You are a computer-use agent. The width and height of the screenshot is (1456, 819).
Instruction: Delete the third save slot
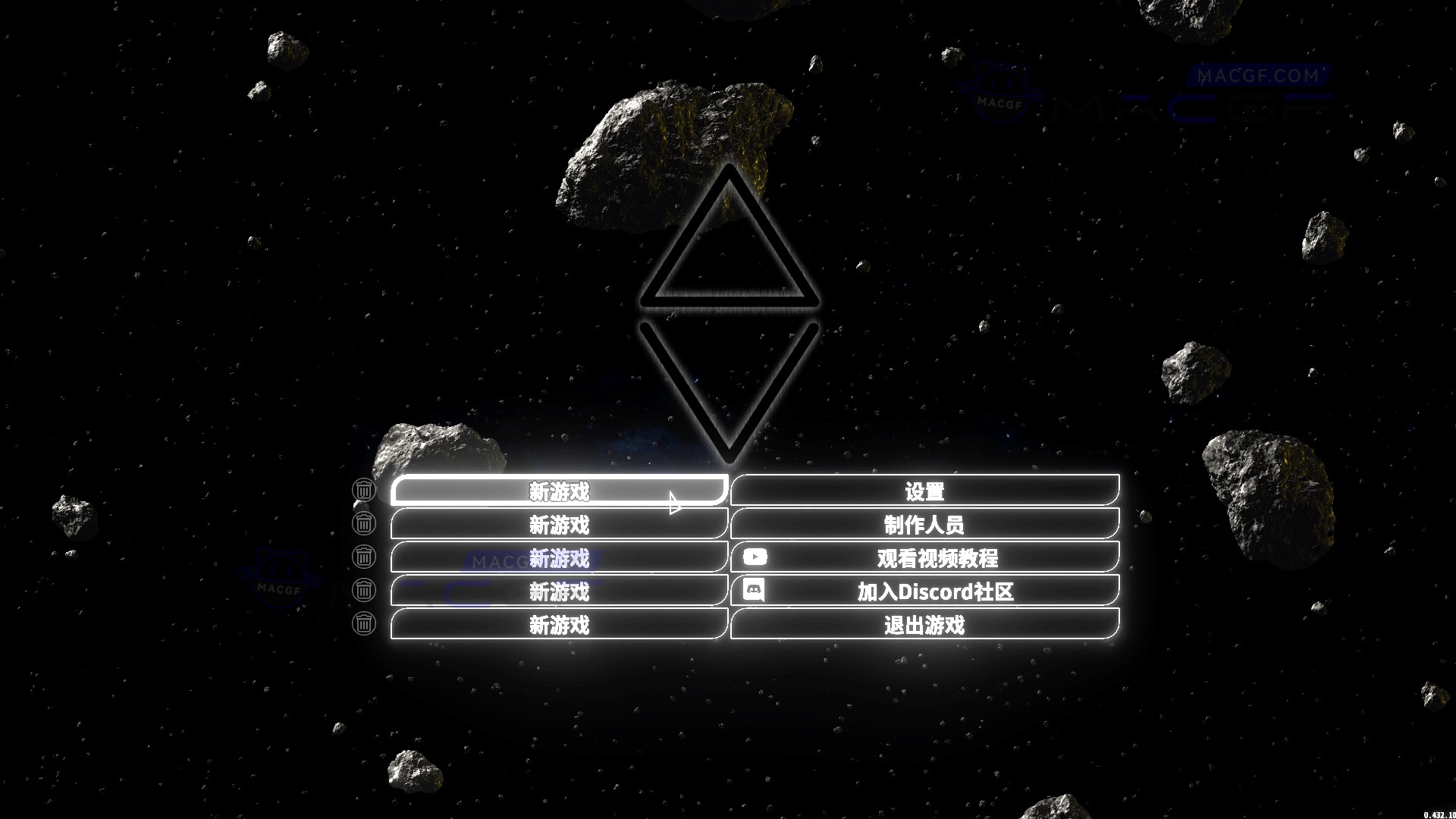(x=365, y=557)
